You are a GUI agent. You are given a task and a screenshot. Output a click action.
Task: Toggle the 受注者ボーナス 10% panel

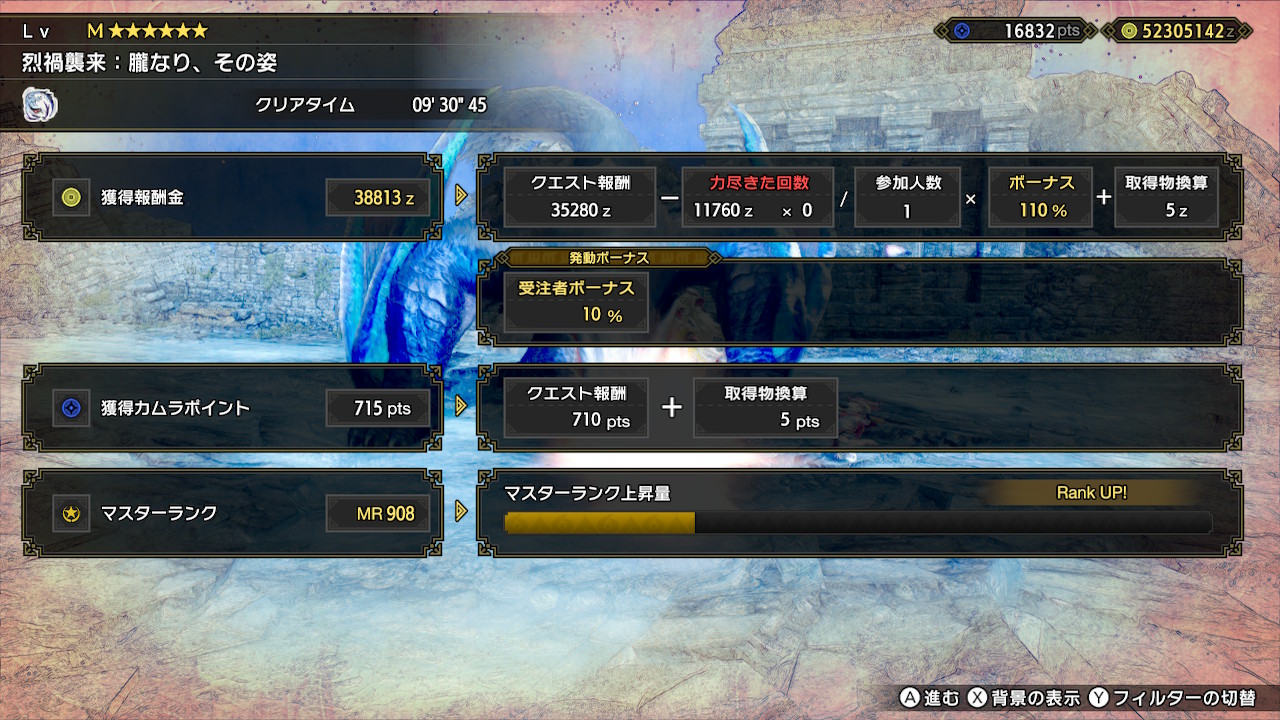(x=575, y=301)
